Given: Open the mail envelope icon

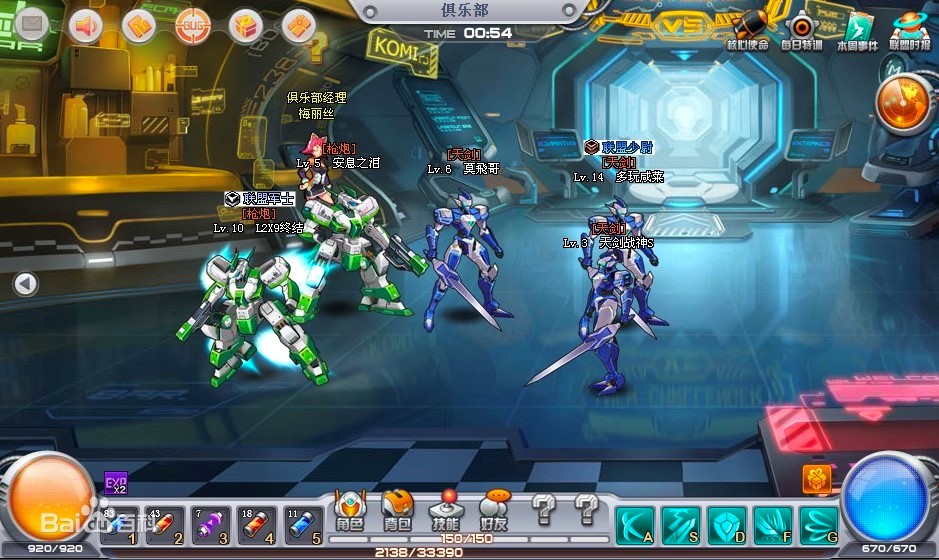Looking at the screenshot, I should pyautogui.click(x=33, y=24).
